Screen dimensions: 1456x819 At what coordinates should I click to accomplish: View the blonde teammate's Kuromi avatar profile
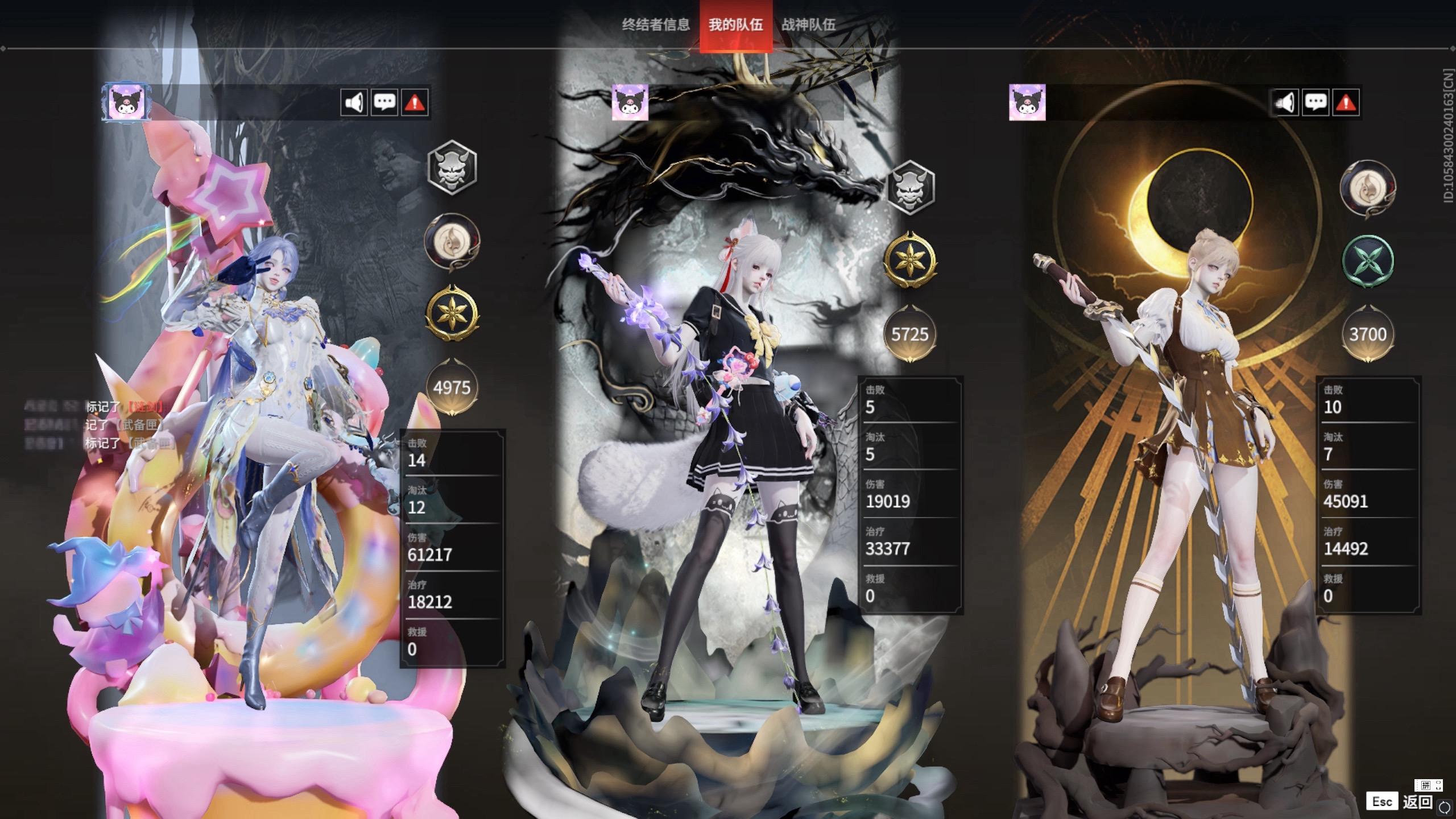coord(1027,102)
